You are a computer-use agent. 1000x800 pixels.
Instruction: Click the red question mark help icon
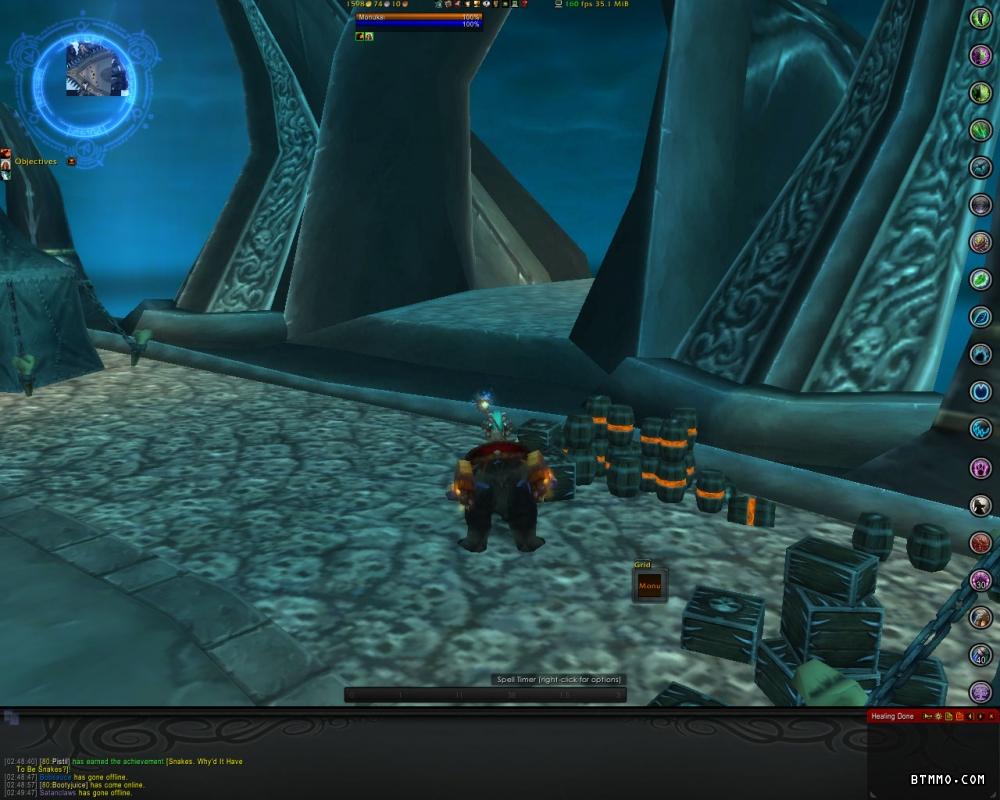click(x=524, y=4)
